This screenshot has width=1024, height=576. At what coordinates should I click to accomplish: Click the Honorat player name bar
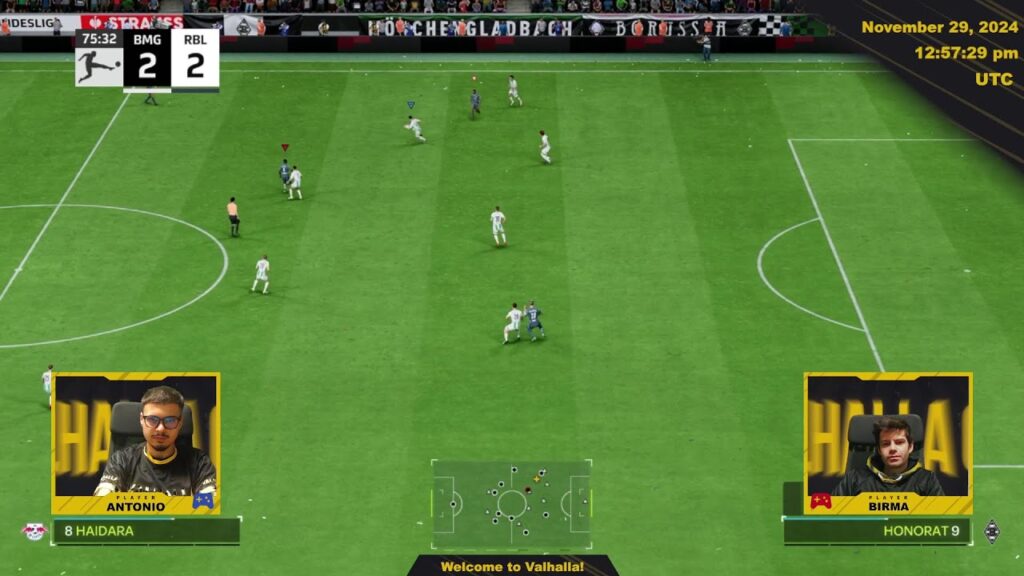[877, 531]
